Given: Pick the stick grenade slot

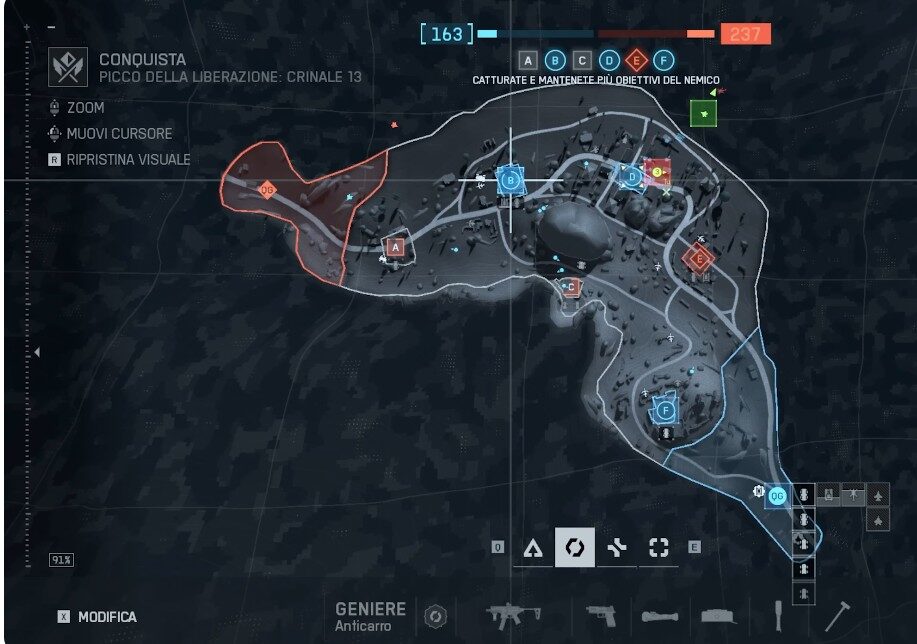Looking at the screenshot, I should click(x=778, y=615).
